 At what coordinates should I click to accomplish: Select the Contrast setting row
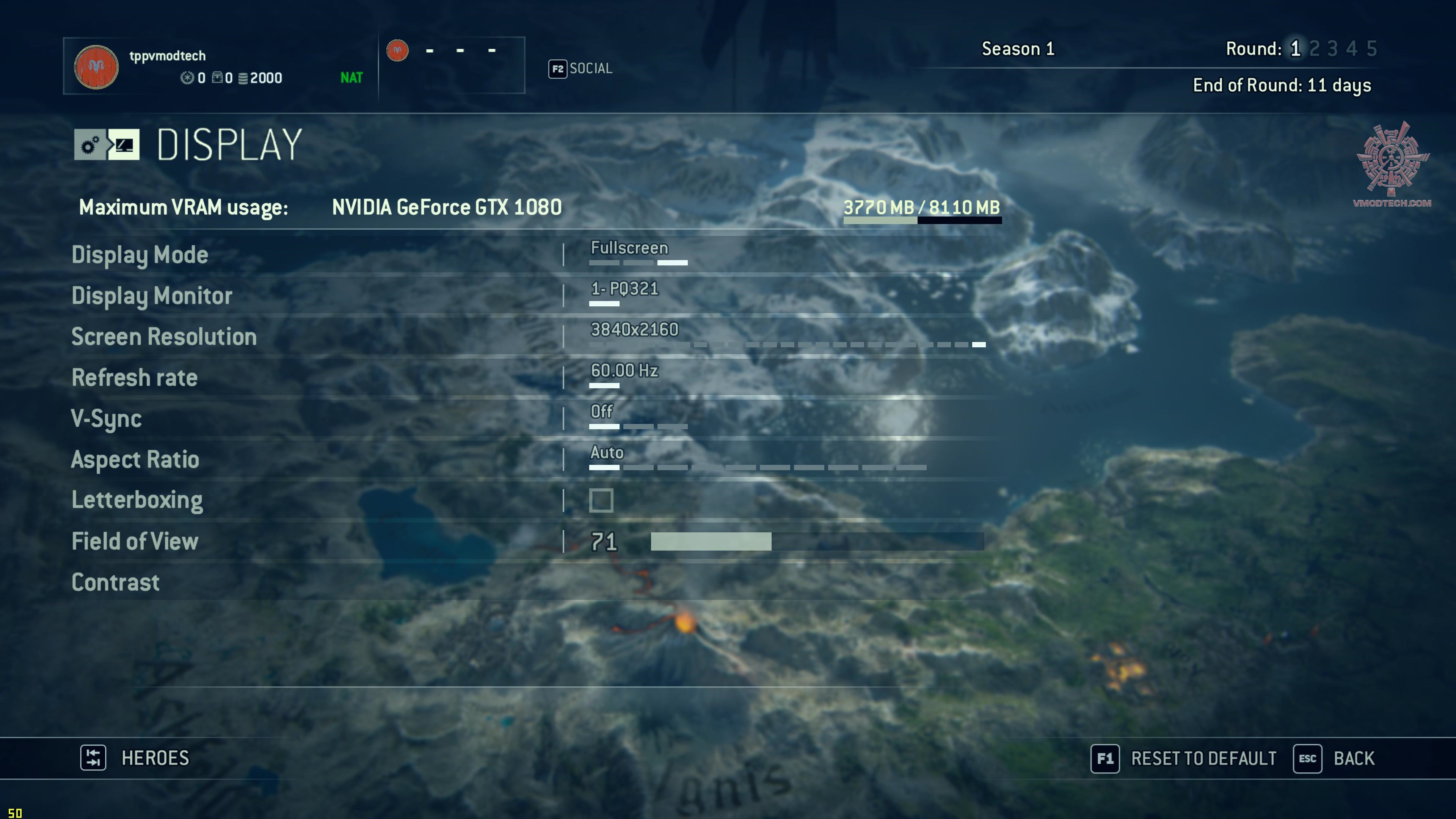pyautogui.click(x=115, y=583)
